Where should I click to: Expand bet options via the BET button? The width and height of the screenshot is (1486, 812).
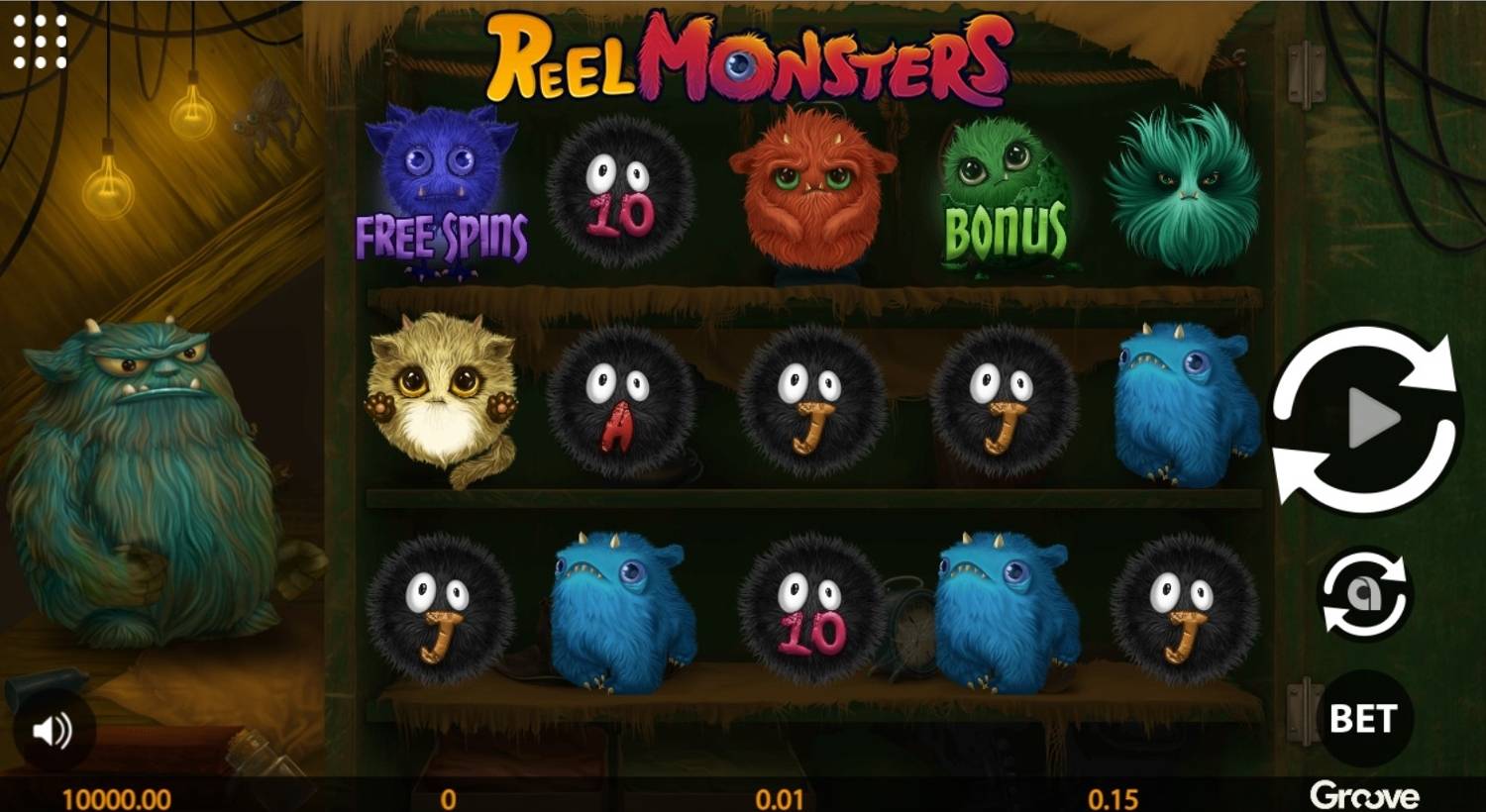[x=1366, y=720]
